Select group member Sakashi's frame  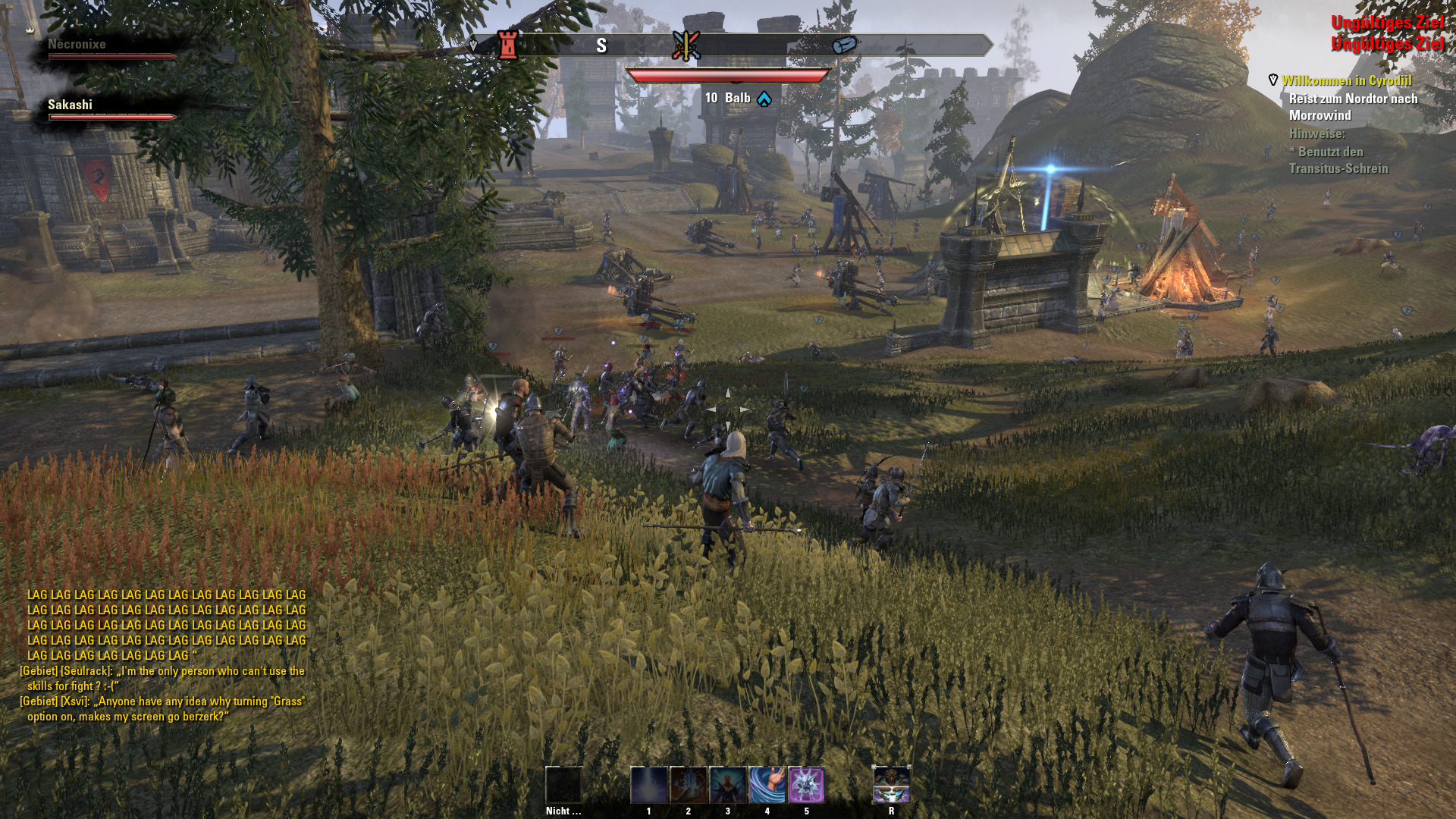(110, 109)
